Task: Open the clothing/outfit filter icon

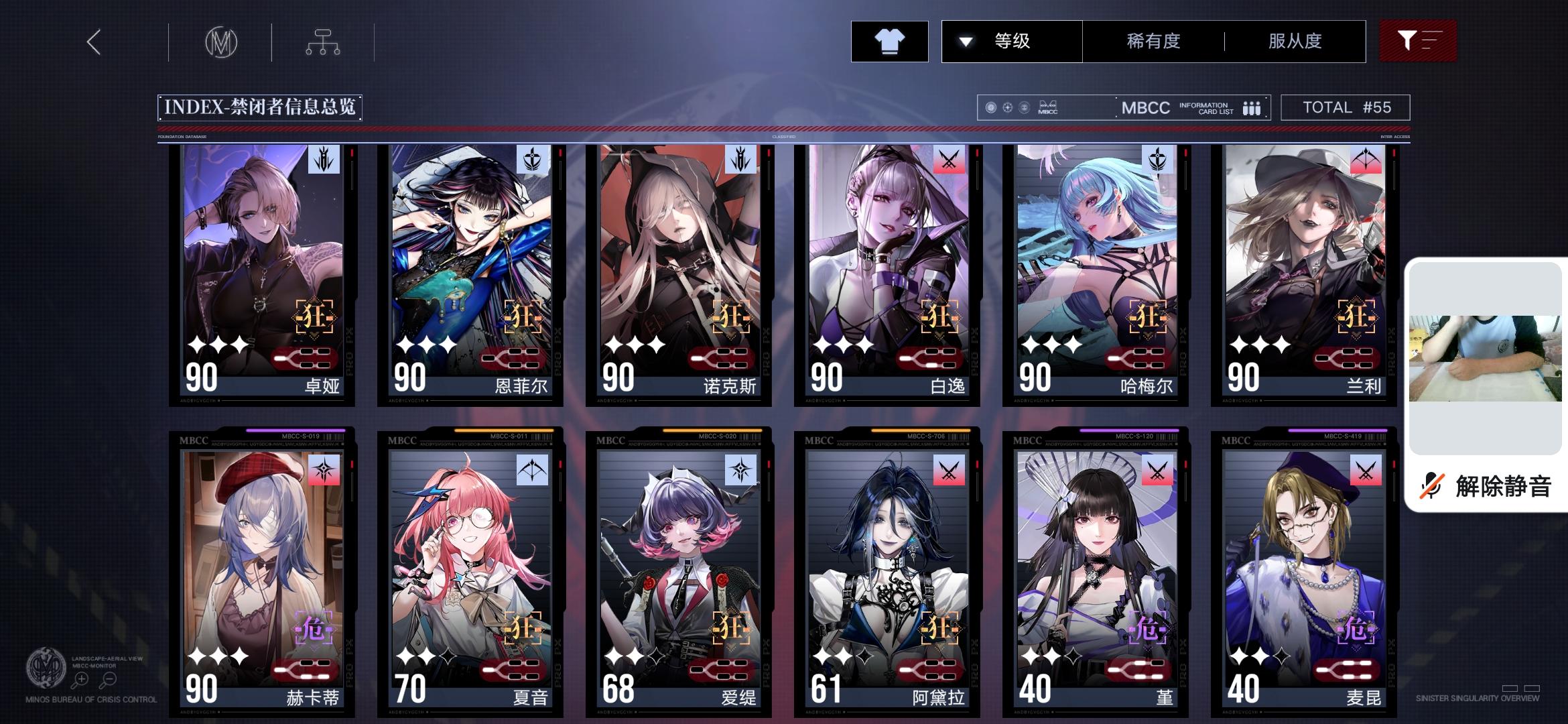Action: (889, 42)
